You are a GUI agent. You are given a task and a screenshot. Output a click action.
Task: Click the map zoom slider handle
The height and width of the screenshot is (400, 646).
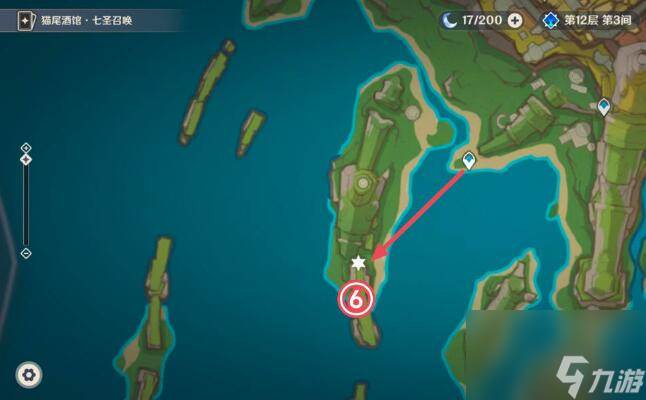click(x=26, y=159)
